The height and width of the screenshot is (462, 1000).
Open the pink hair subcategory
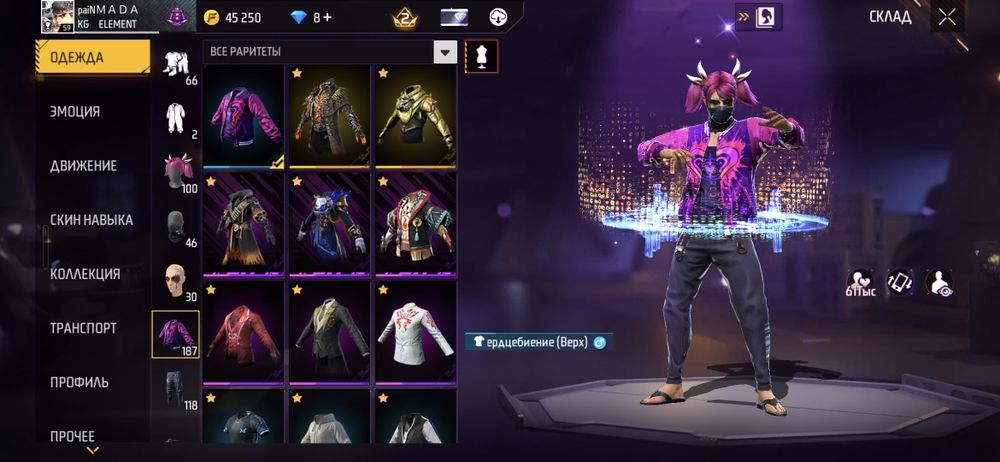[x=176, y=171]
